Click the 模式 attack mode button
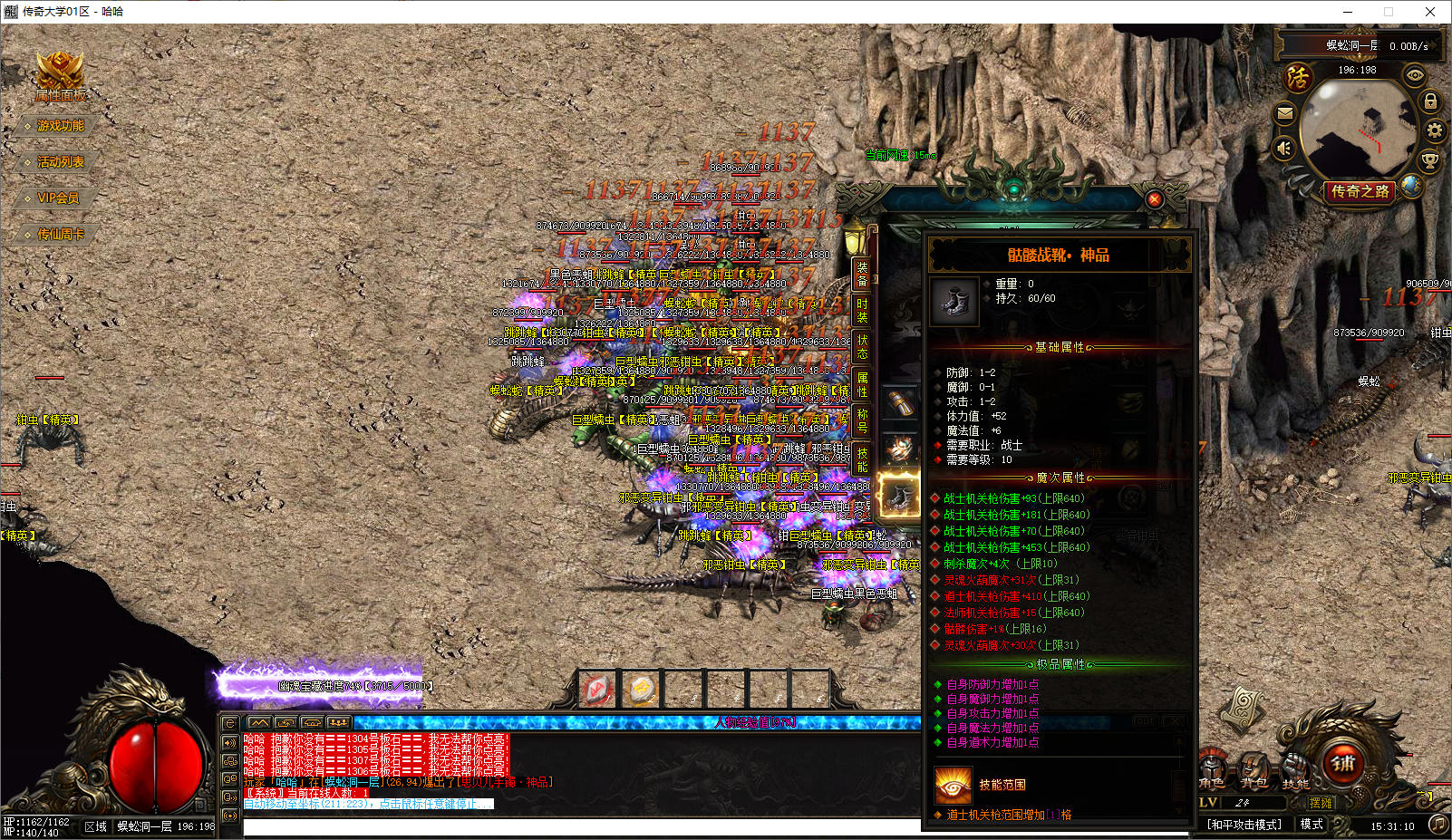1452x840 pixels. click(1311, 825)
